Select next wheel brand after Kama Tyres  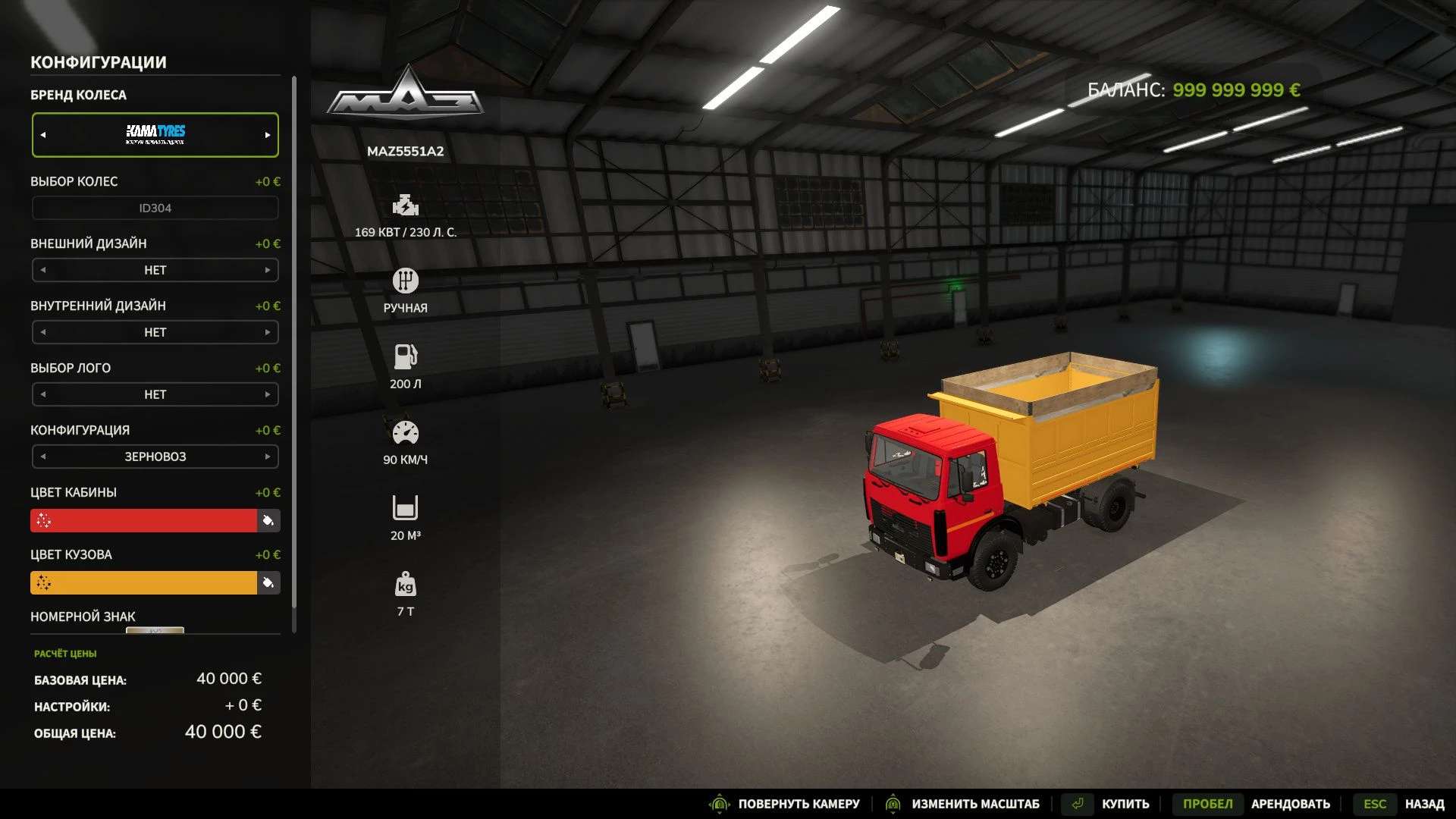(268, 135)
